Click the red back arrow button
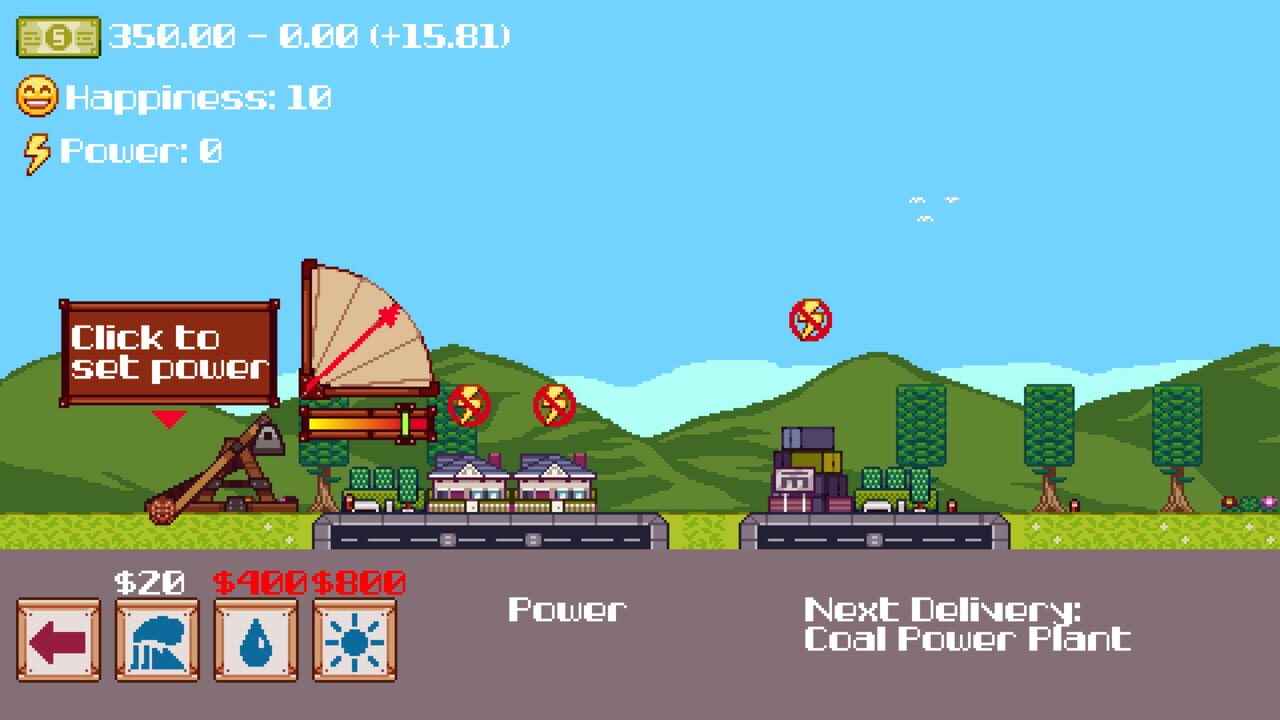 tap(57, 640)
